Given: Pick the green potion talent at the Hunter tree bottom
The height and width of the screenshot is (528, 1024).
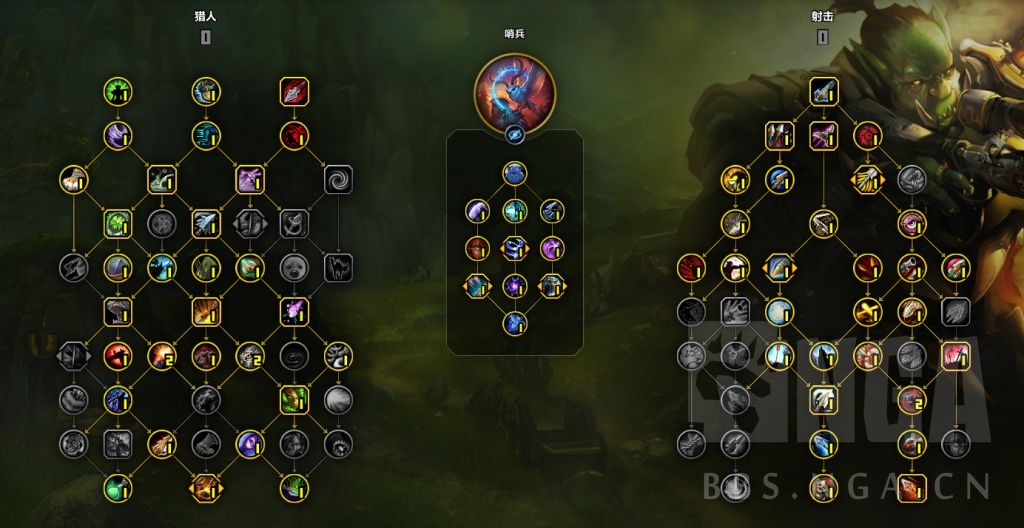Looking at the screenshot, I should pos(118,488).
